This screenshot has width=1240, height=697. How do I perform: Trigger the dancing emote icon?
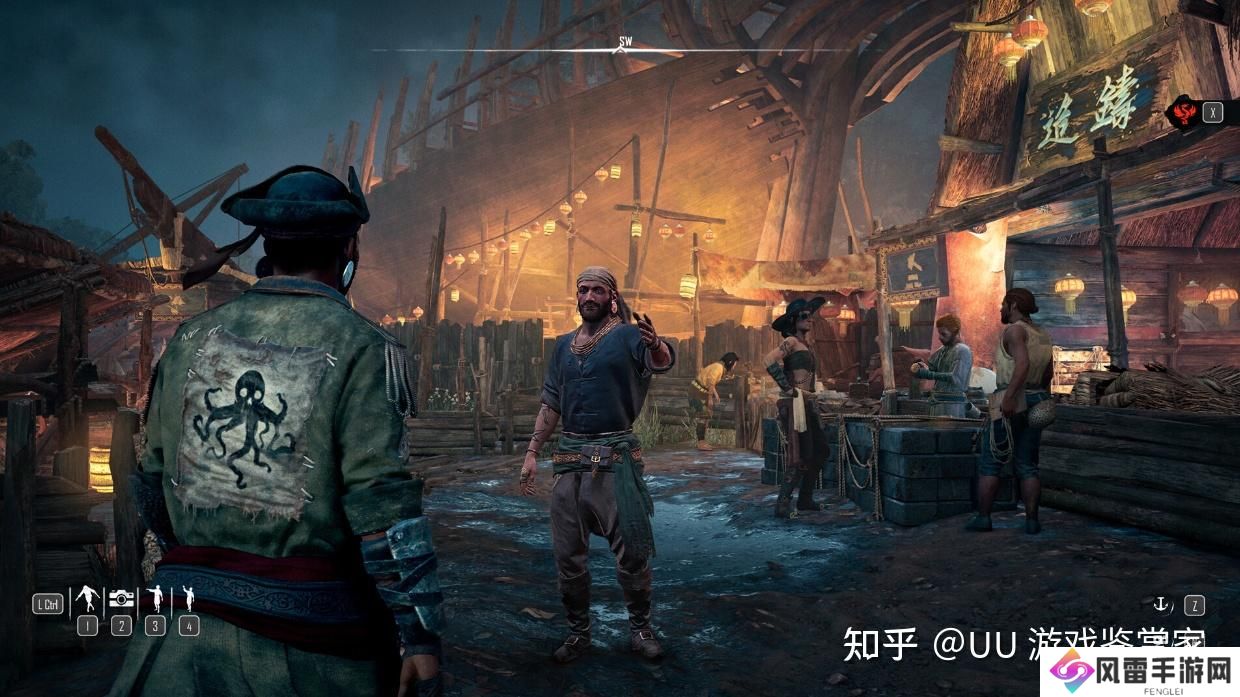pos(87,599)
